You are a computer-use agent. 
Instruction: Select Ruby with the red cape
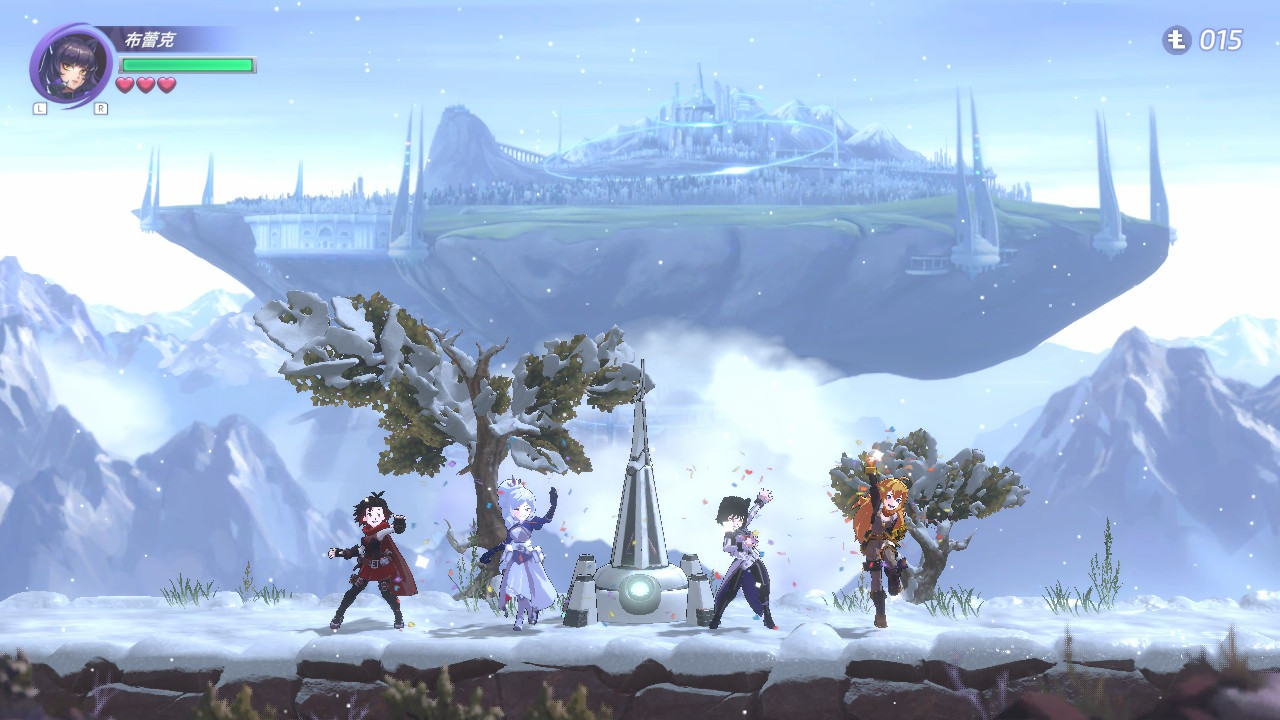point(375,555)
